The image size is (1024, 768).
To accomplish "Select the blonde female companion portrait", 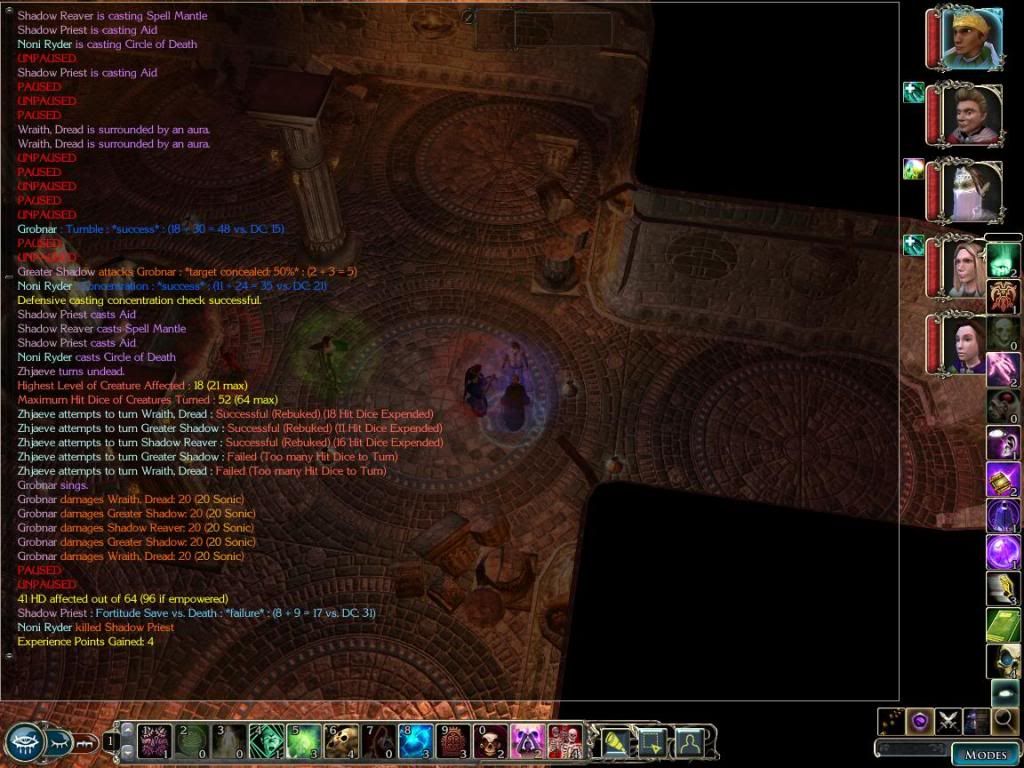I will point(967,267).
